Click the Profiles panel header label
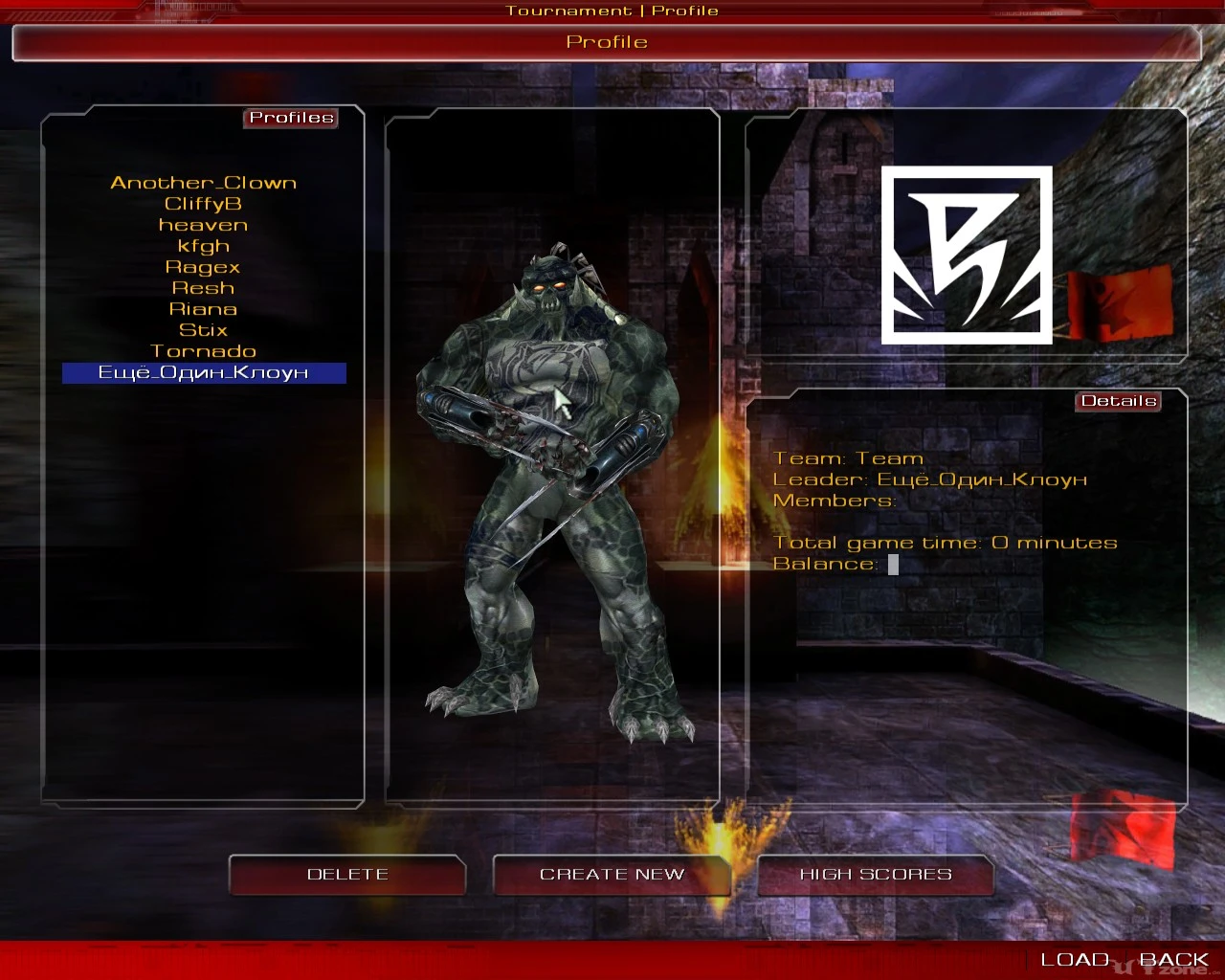Image resolution: width=1225 pixels, height=980 pixels. click(x=292, y=118)
